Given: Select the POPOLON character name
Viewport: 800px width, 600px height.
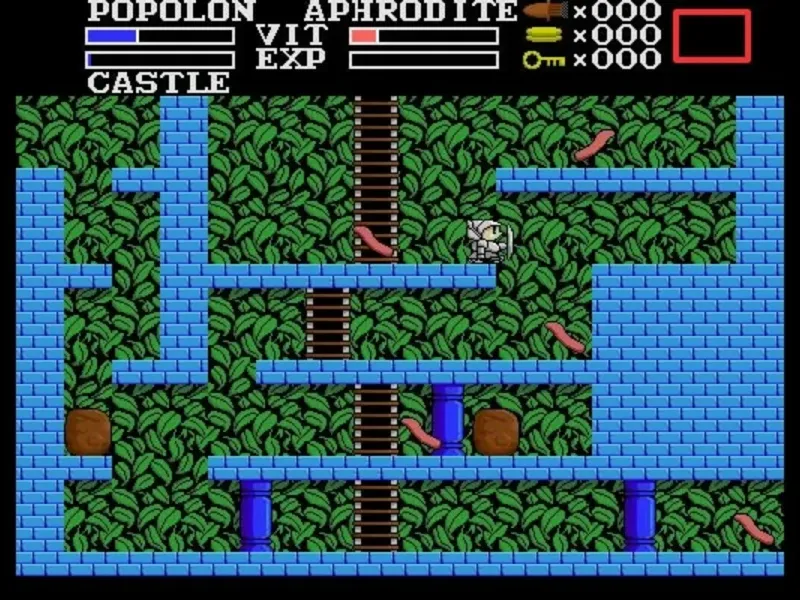Looking at the screenshot, I should coord(170,12).
